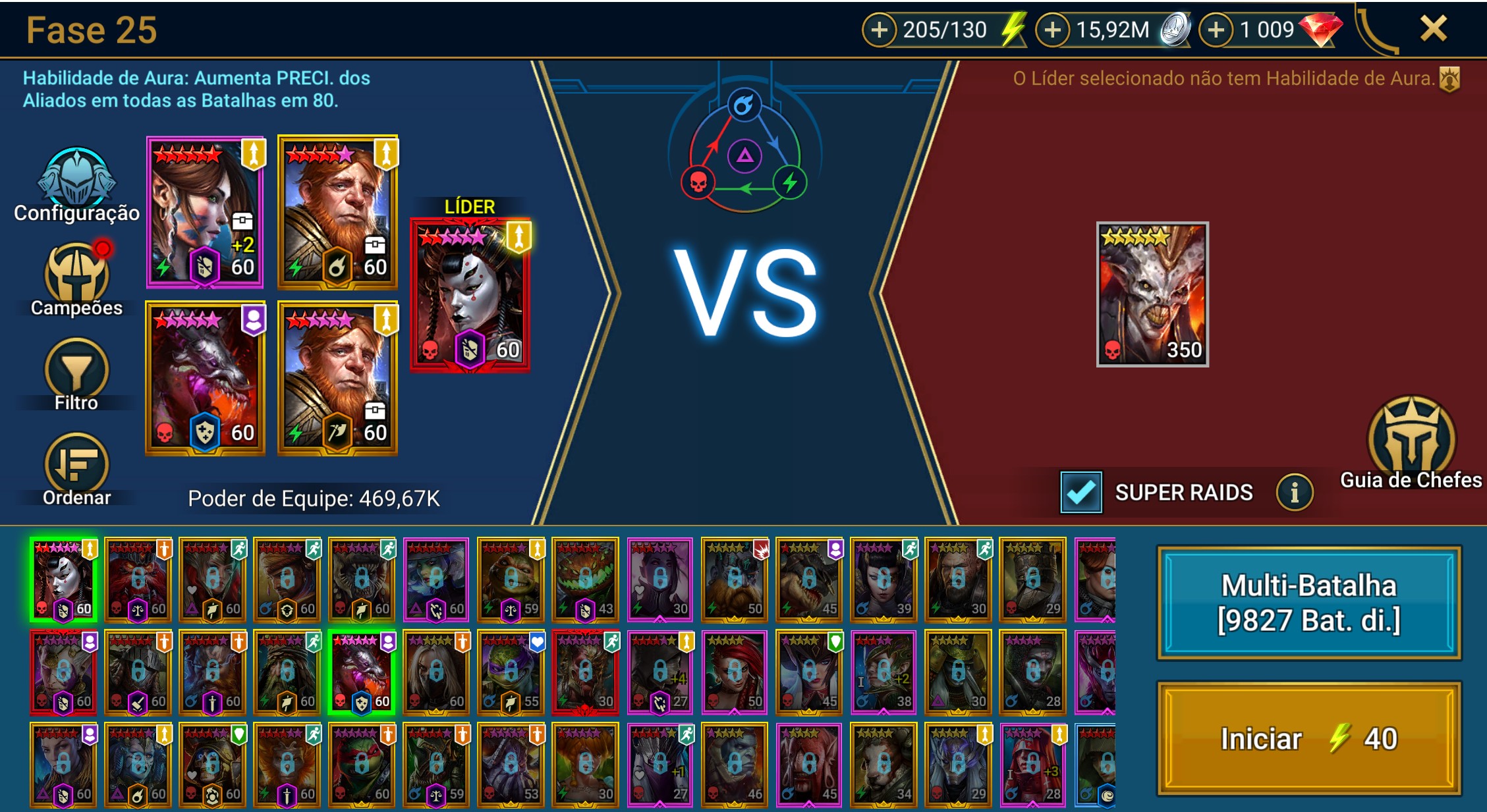Select the geisha leader champion slot
The width and height of the screenshot is (1487, 812).
tap(470, 294)
